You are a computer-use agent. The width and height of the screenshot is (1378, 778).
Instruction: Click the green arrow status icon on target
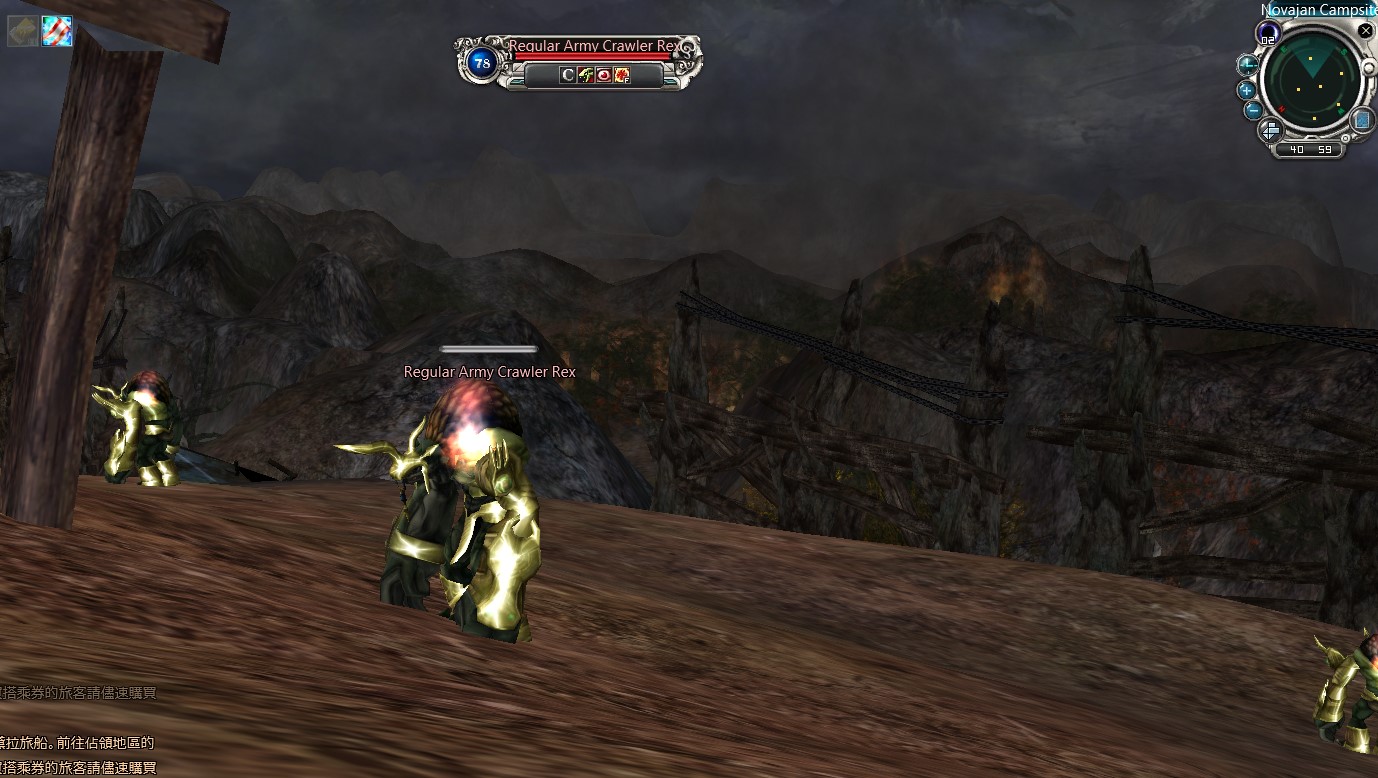pos(586,75)
